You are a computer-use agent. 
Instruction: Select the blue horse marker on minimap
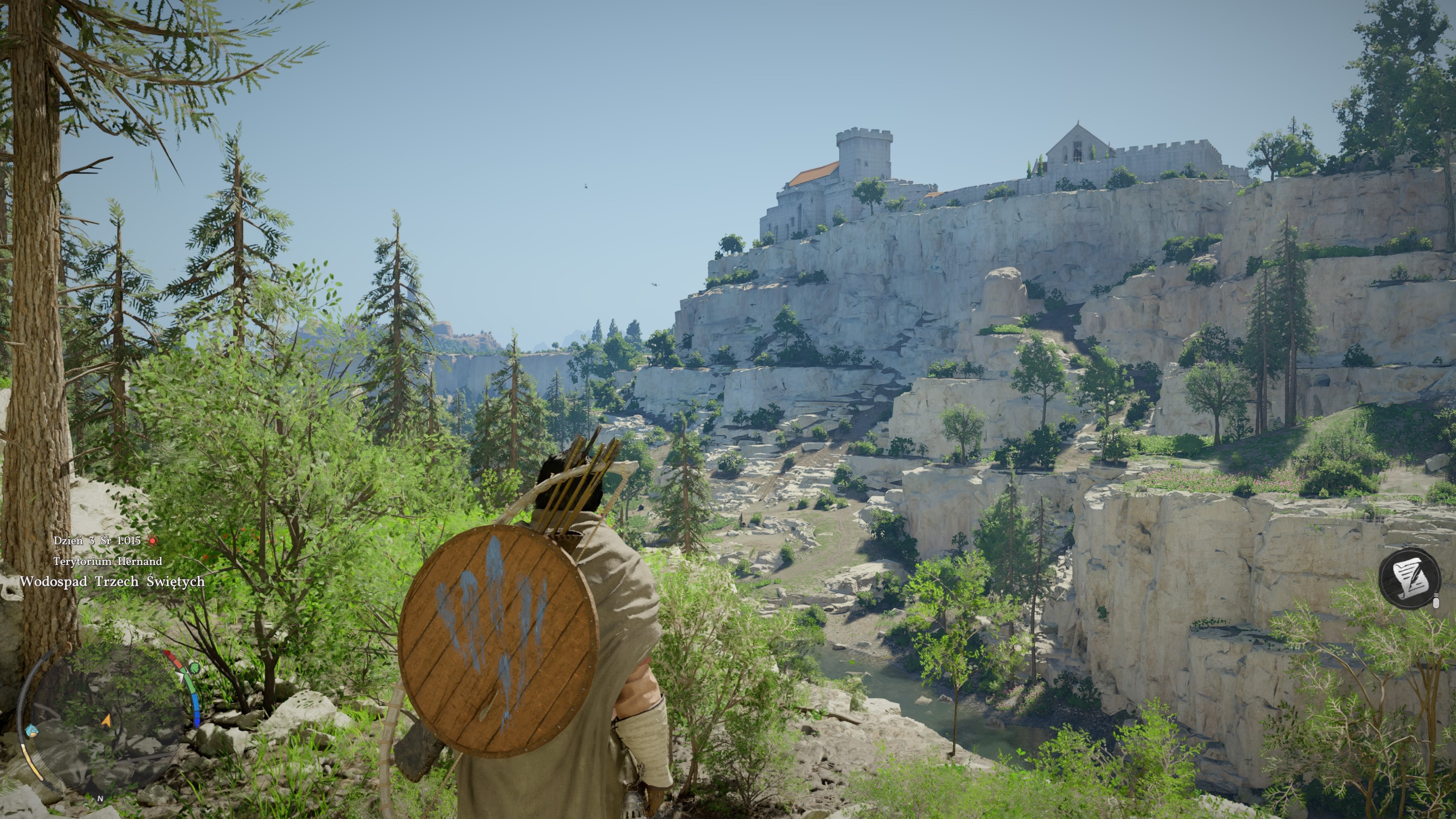(32, 730)
